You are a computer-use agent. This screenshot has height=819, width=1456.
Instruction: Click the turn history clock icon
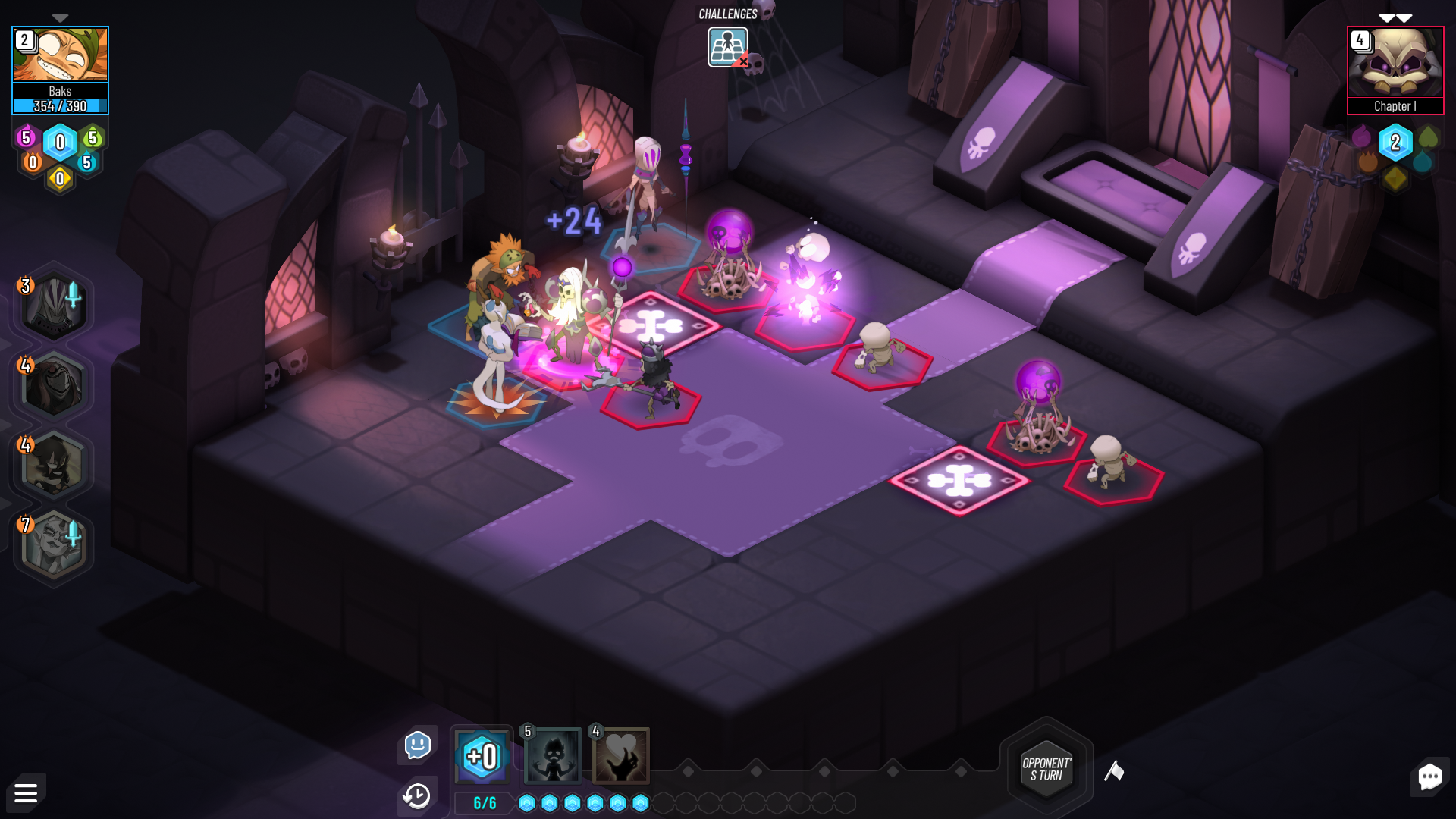click(416, 795)
